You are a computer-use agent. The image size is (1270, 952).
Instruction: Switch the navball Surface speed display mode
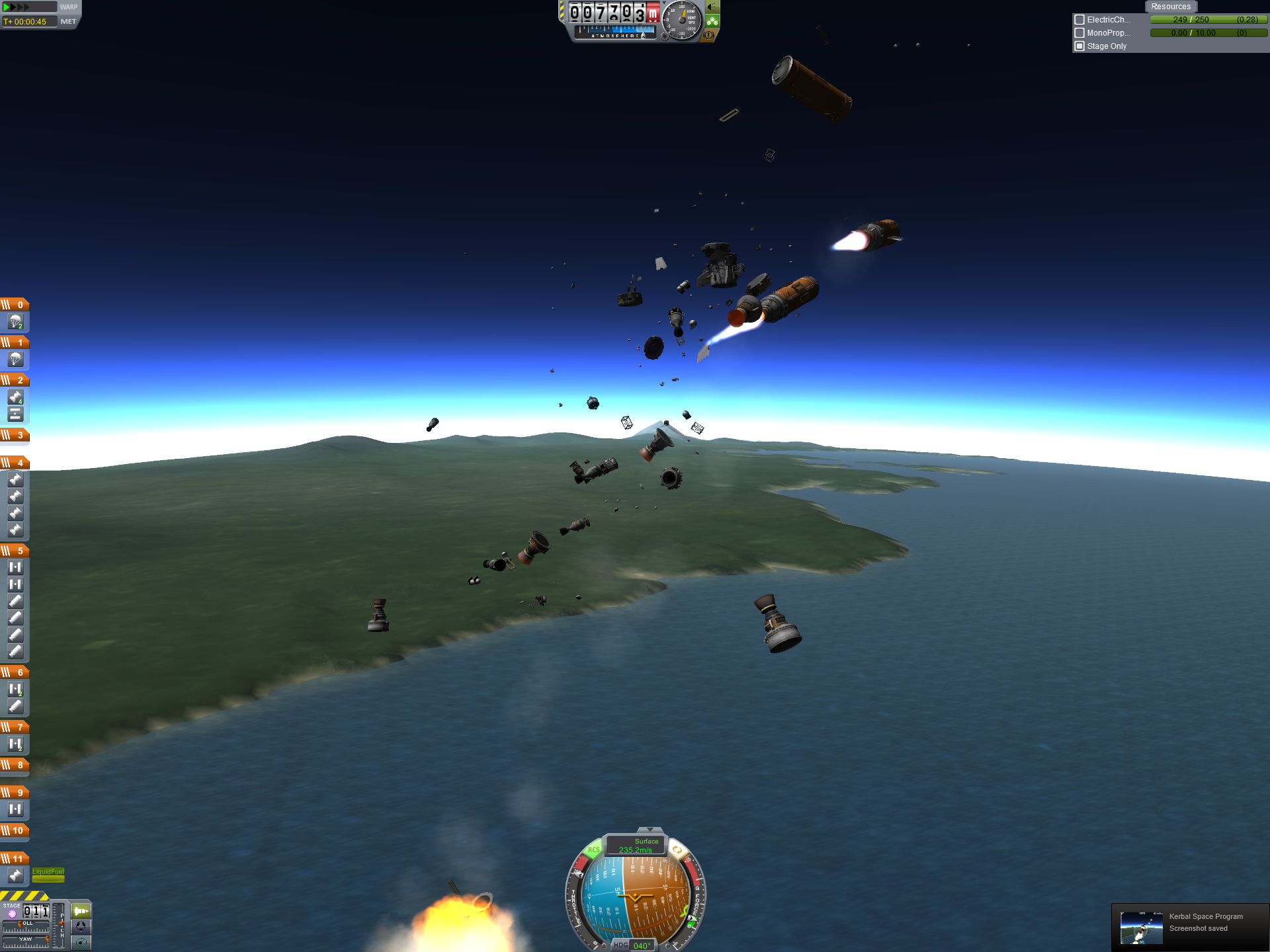[x=636, y=846]
